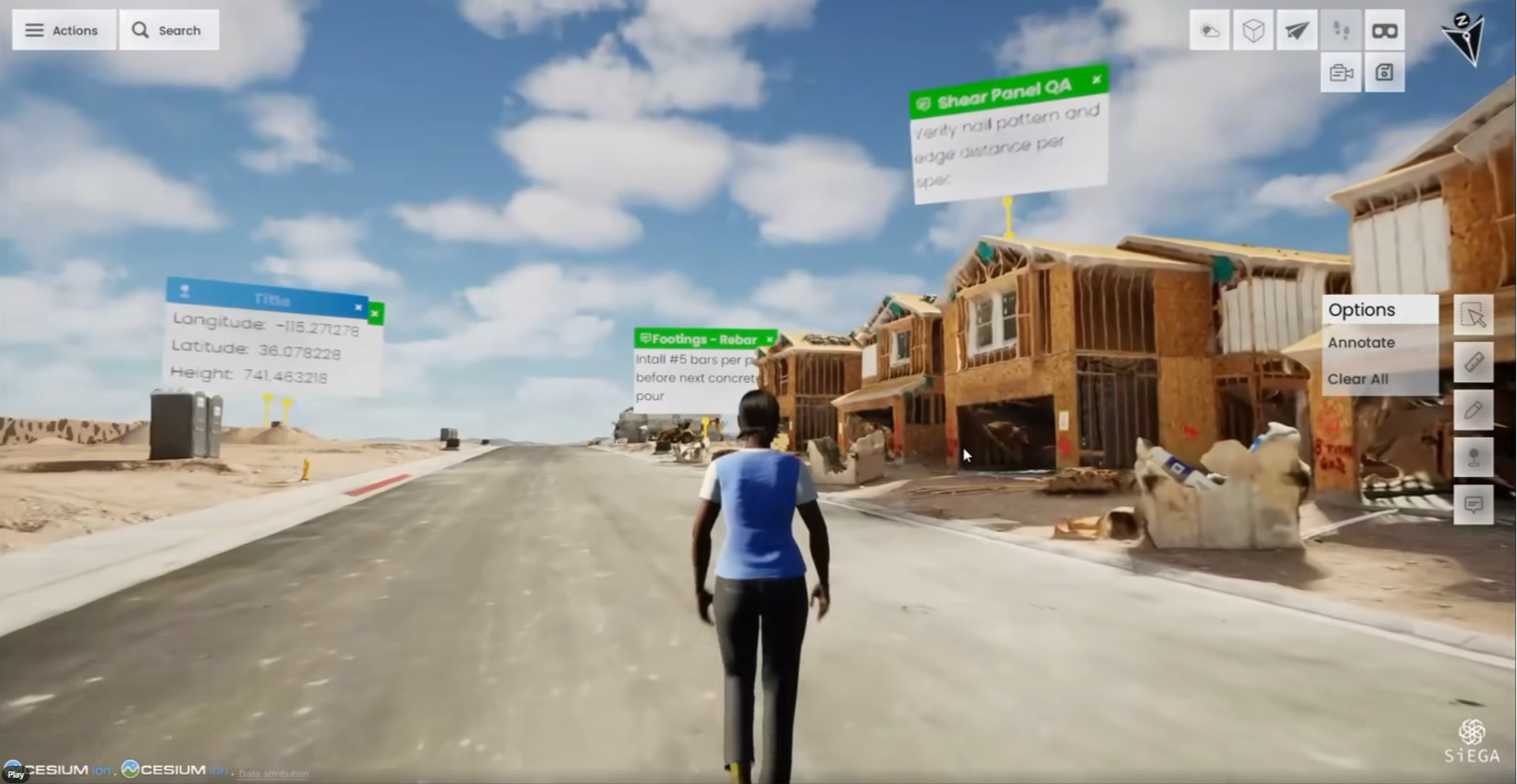The width and height of the screenshot is (1517, 784).
Task: Toggle the weather settings icon
Action: [x=1211, y=29]
